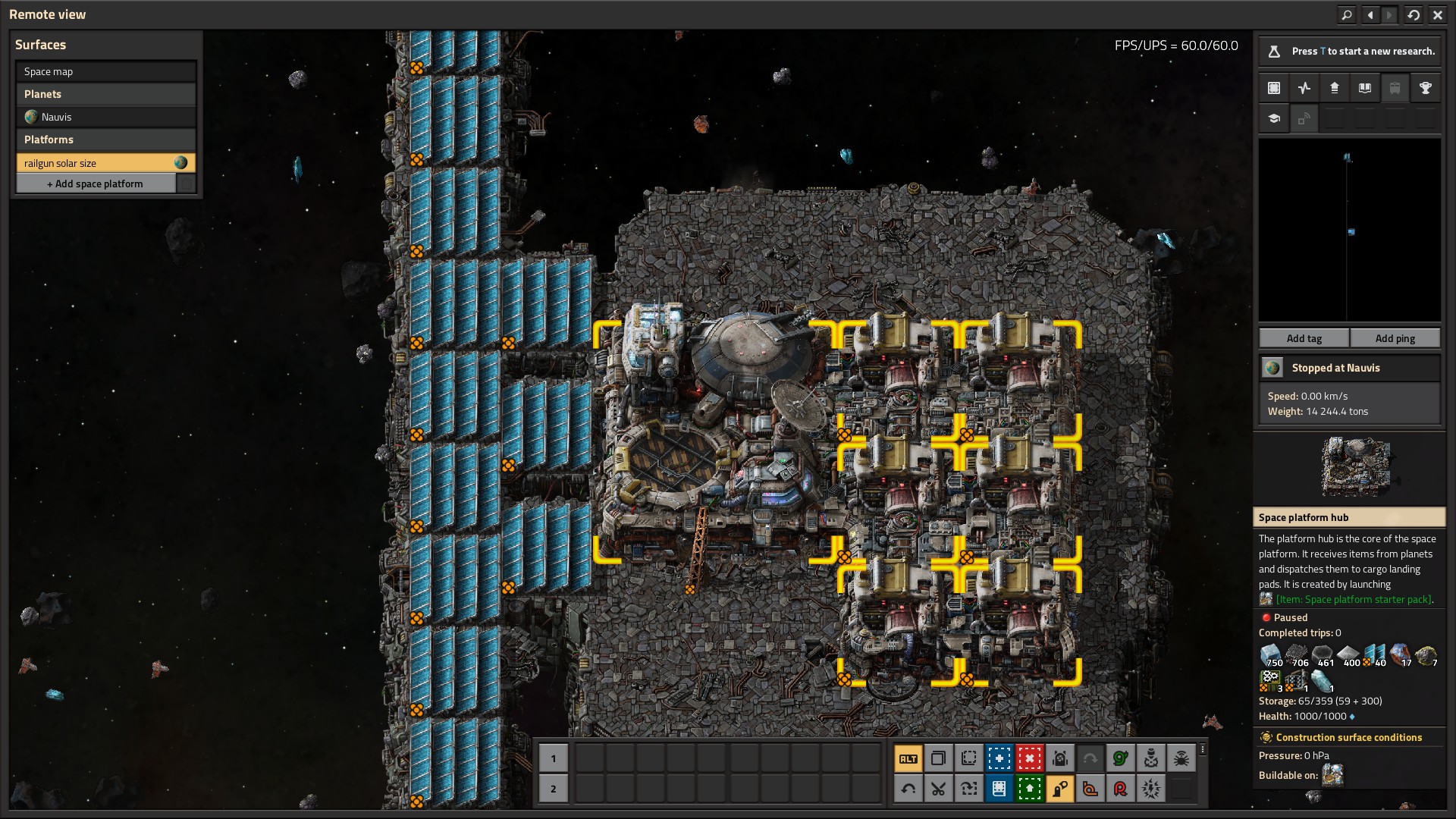Open the Space map entry
Viewport: 1456px width, 819px height.
[105, 71]
